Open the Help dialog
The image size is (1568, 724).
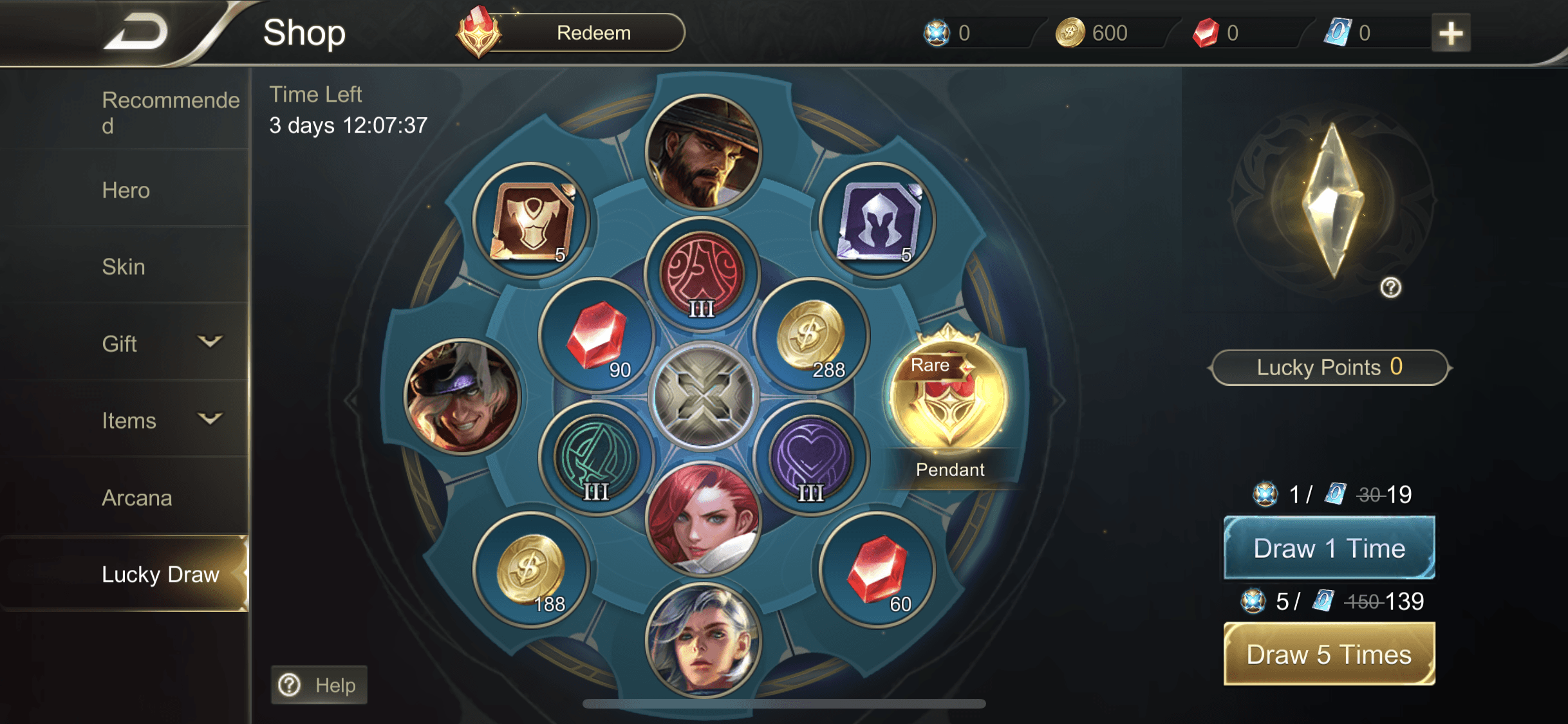pos(318,684)
